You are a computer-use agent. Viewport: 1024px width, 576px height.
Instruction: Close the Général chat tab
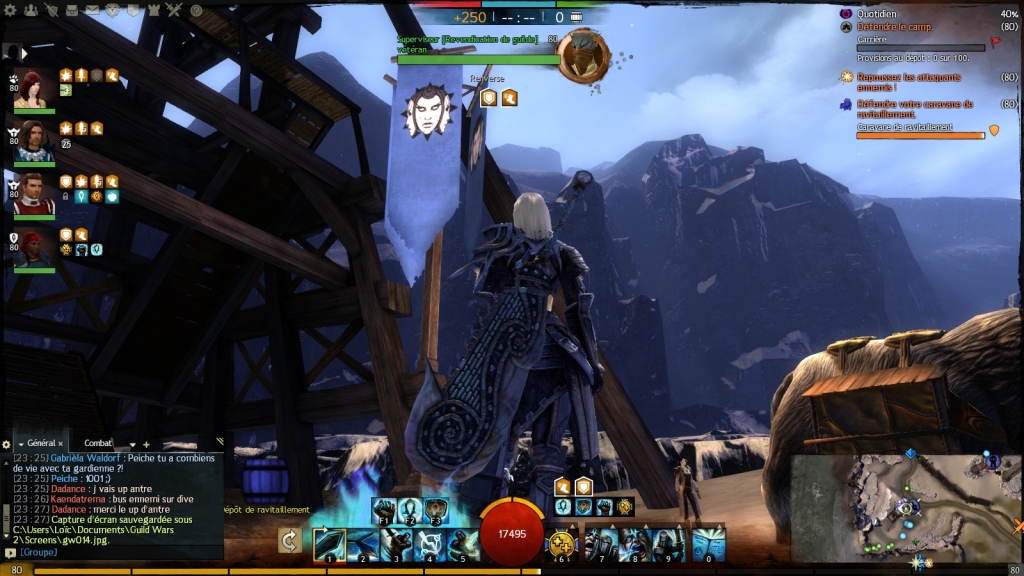click(x=60, y=443)
